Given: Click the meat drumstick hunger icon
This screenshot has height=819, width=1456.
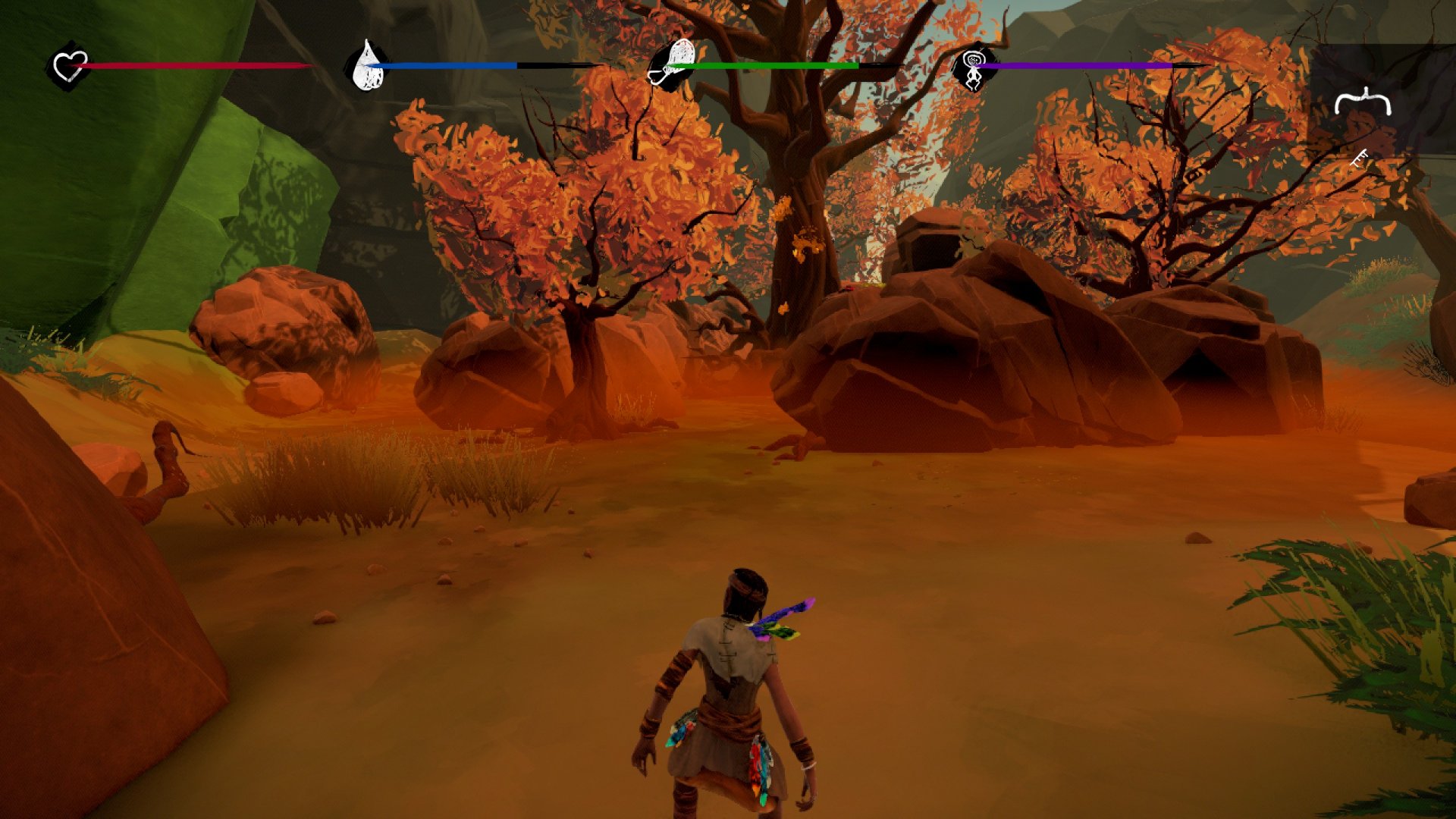Looking at the screenshot, I should pos(672,65).
